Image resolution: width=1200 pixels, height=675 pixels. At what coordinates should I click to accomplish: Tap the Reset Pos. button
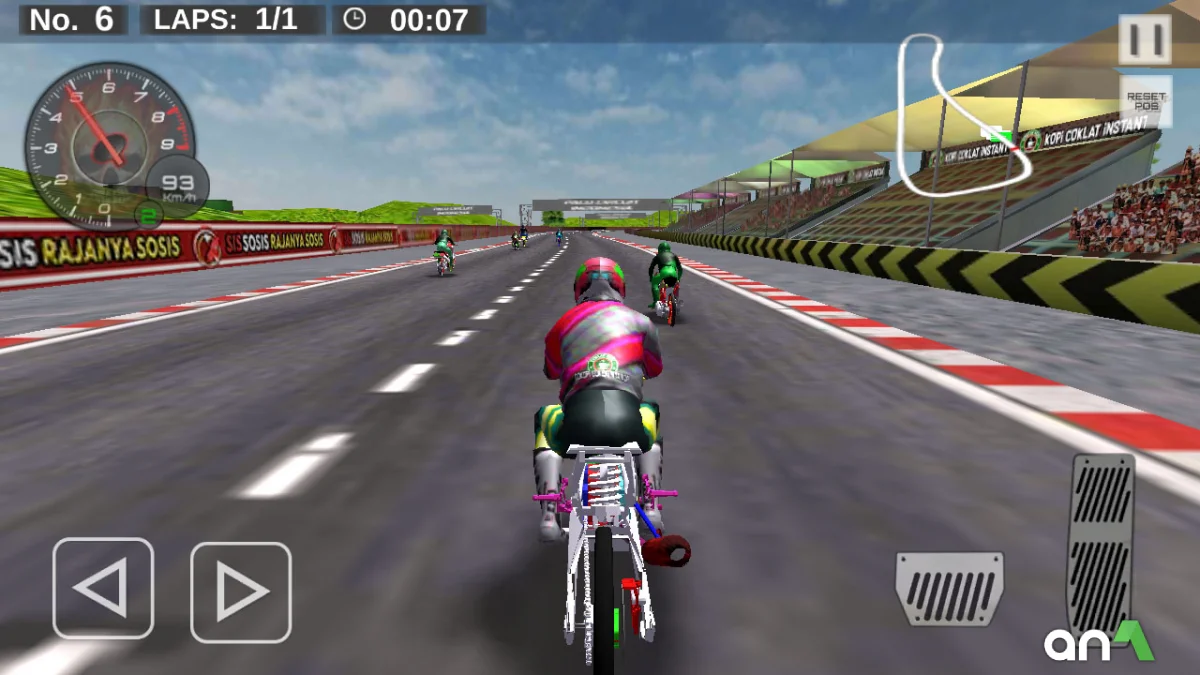click(x=1145, y=102)
